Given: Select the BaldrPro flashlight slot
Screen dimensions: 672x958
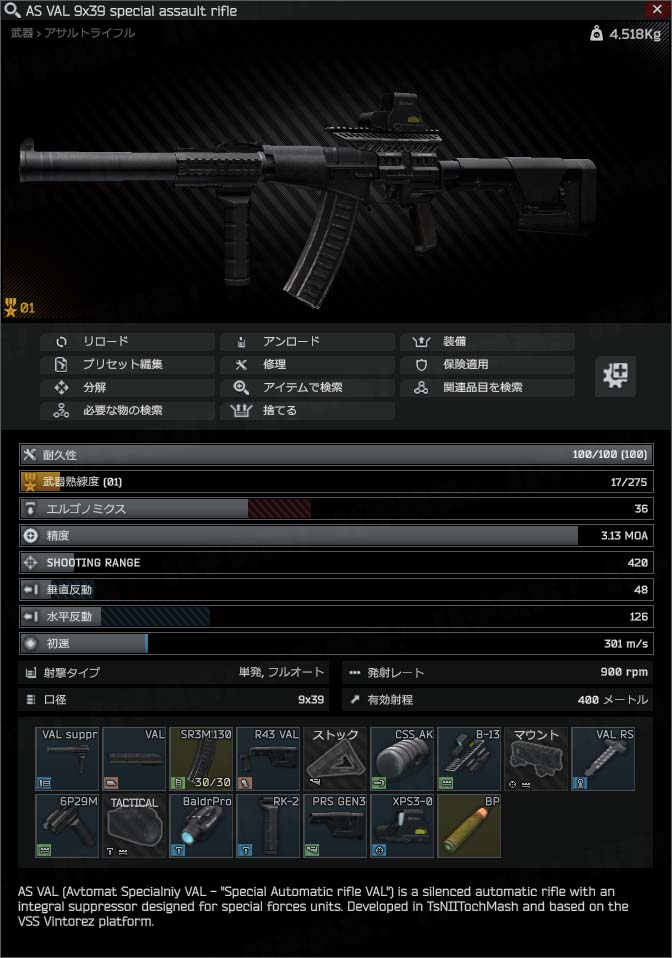Looking at the screenshot, I should [201, 825].
